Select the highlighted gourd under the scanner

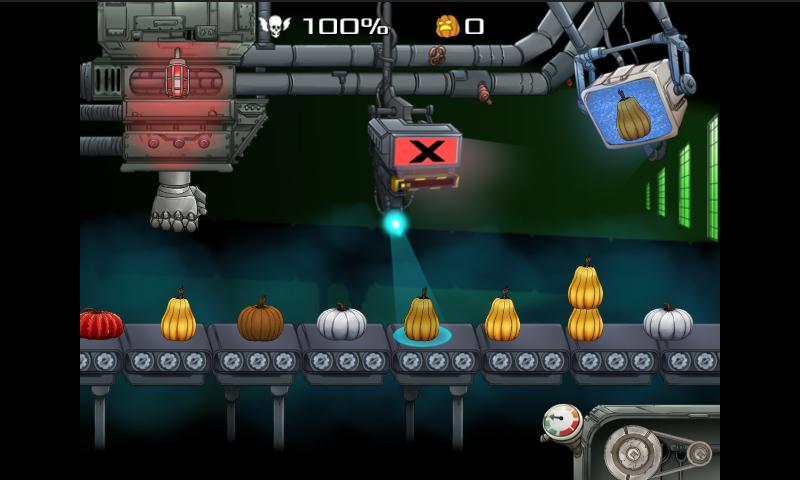[421, 318]
